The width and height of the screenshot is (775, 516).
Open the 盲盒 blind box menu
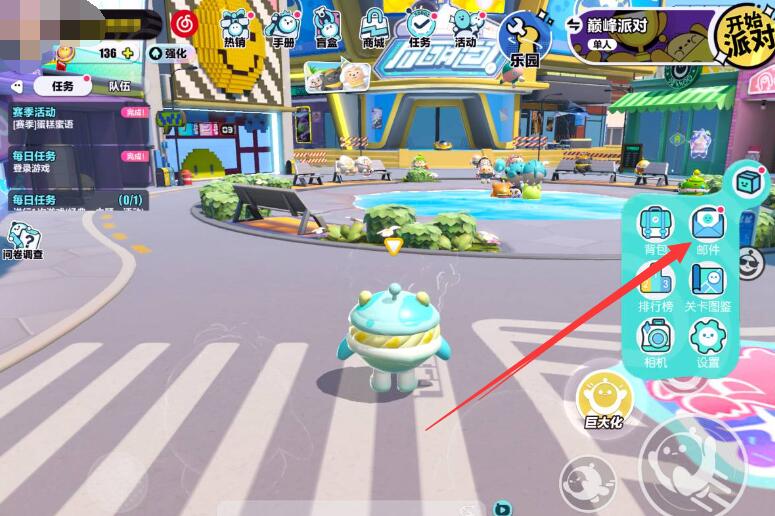click(327, 26)
